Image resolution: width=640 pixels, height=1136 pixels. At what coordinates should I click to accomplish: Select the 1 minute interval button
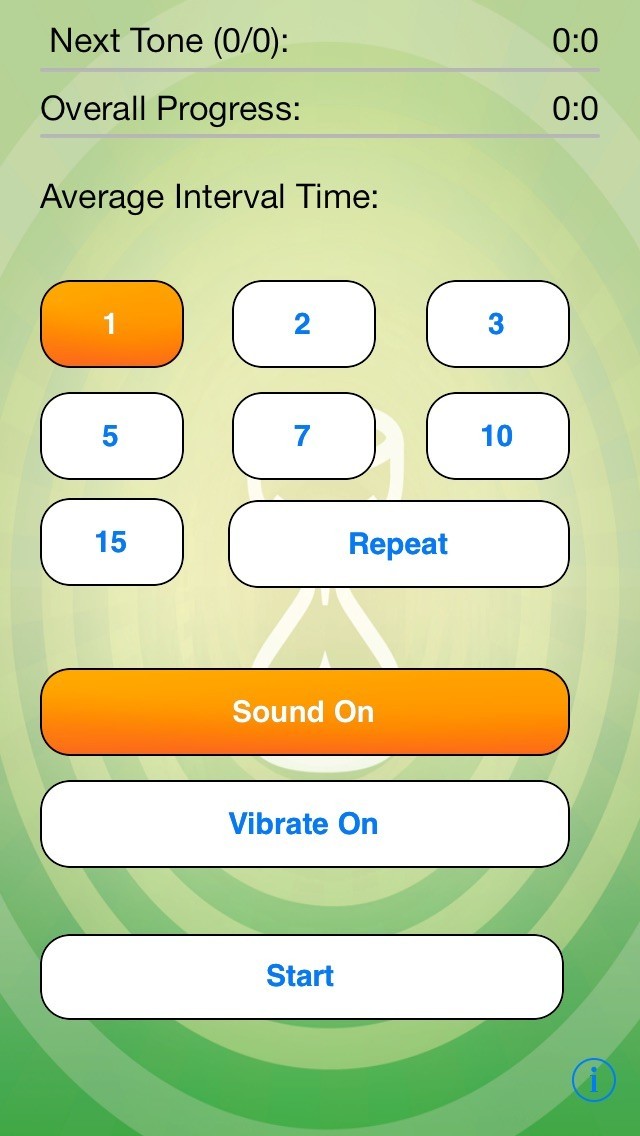(111, 324)
